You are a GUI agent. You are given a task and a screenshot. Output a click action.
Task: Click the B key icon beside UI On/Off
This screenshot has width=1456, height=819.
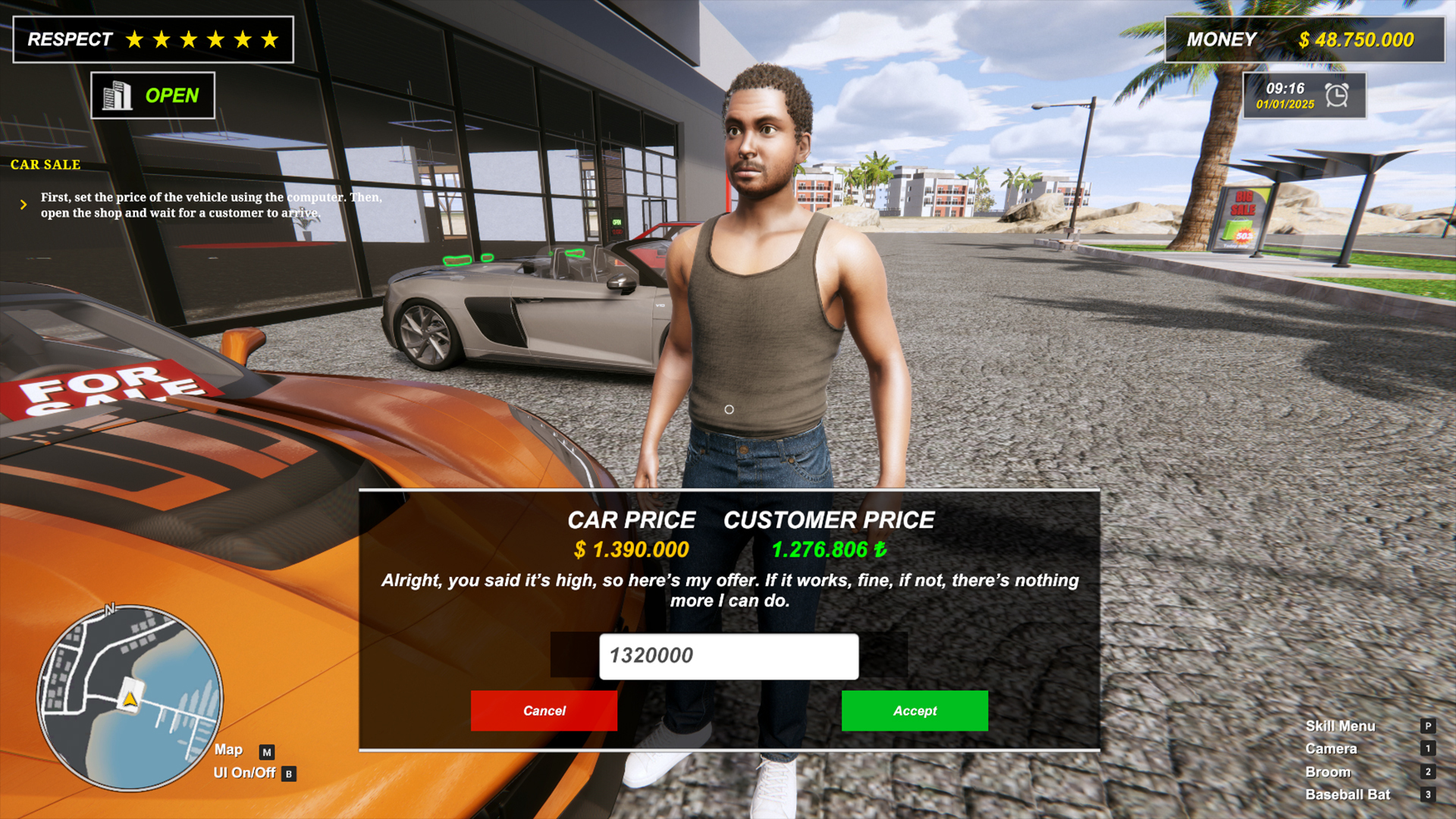pyautogui.click(x=288, y=773)
